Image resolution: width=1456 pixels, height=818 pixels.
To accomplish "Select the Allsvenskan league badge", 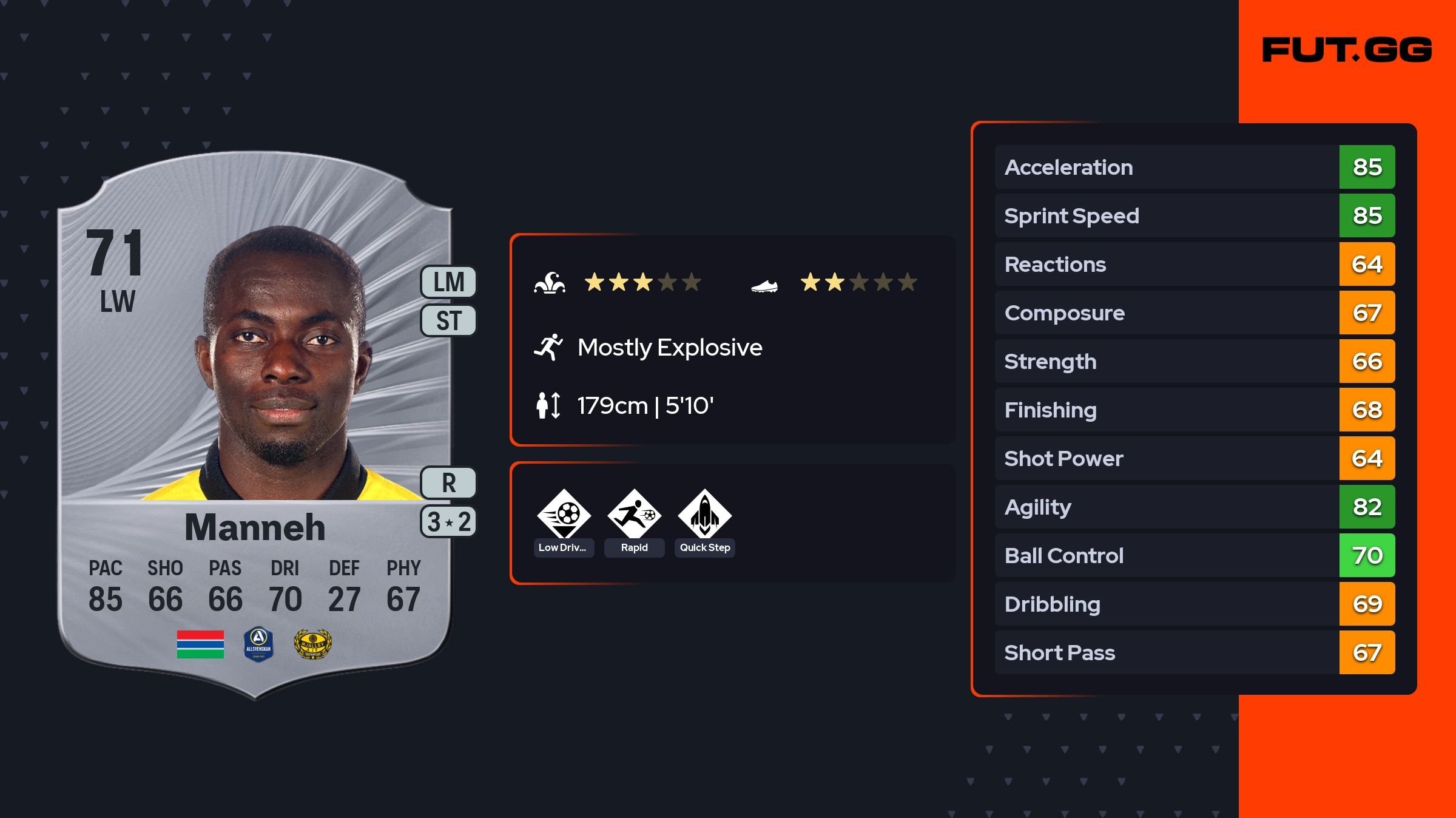I will pos(258,644).
